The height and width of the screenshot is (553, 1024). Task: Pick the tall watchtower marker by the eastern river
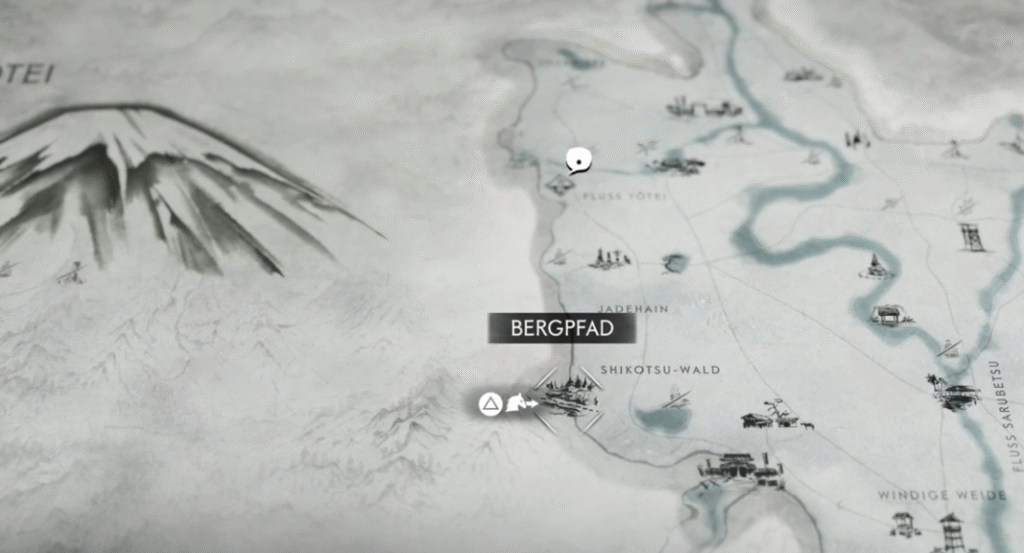[971, 237]
